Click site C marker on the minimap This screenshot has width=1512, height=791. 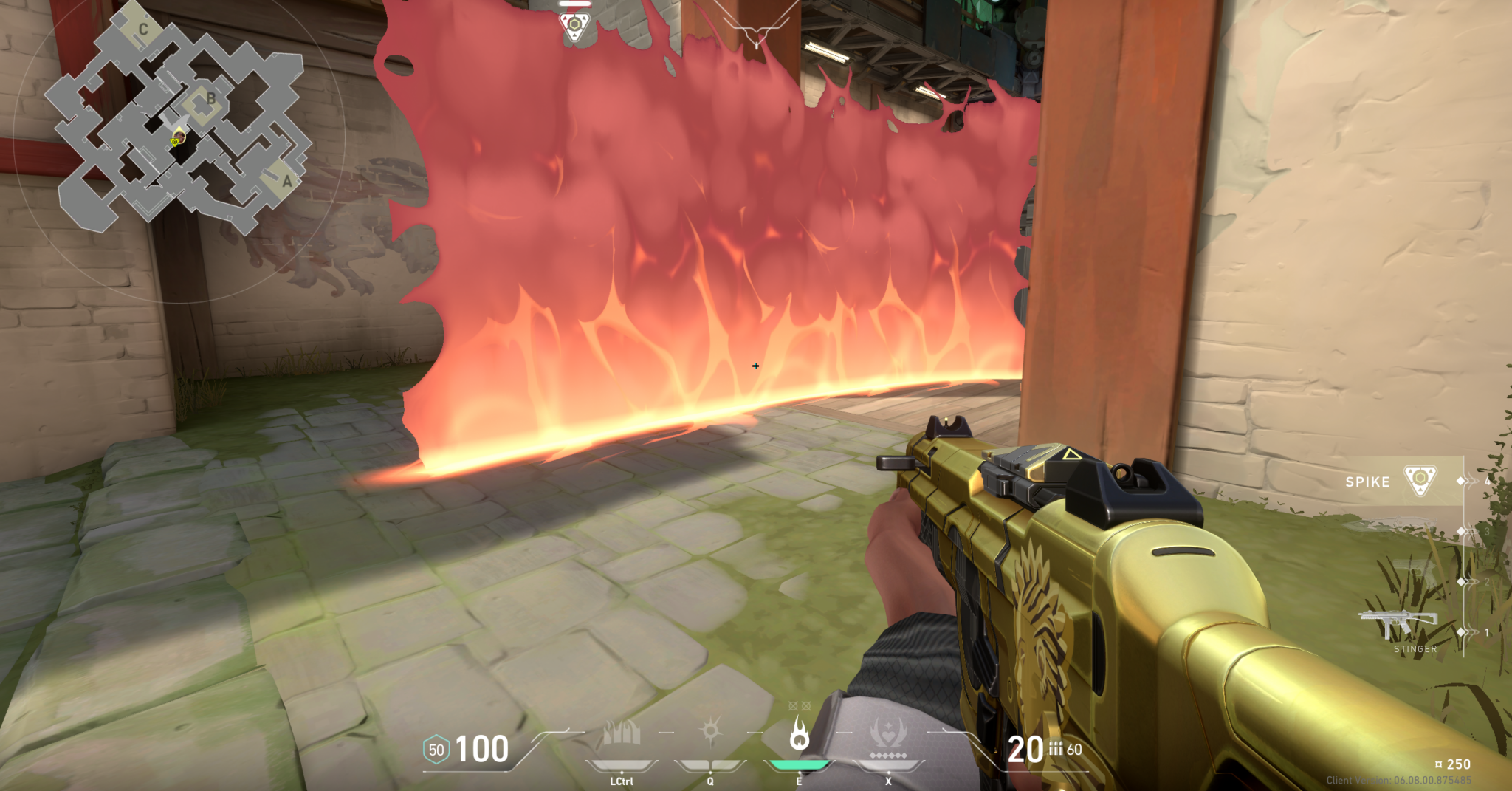[x=142, y=30]
